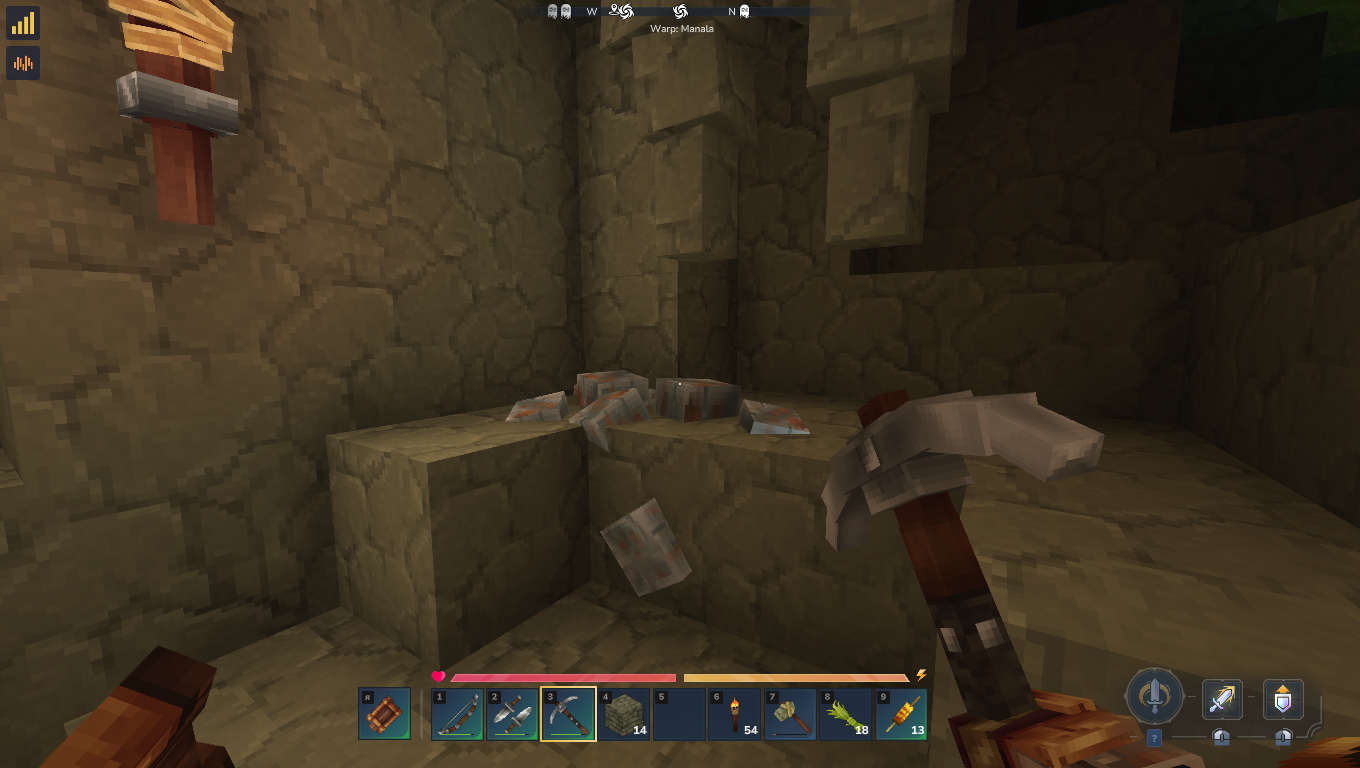Choose the stone brick block stack

pyautogui.click(x=624, y=714)
